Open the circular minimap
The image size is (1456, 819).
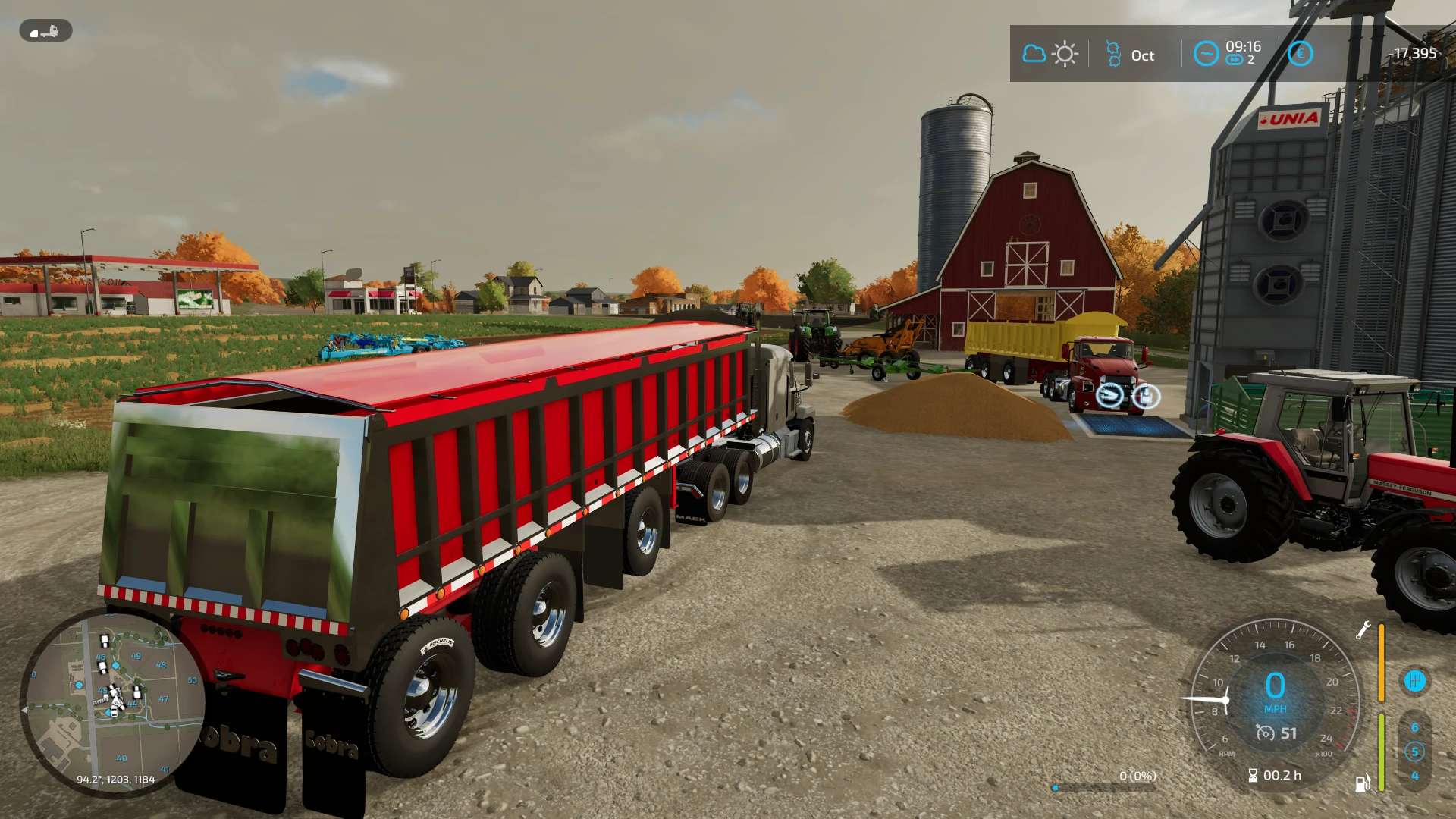(x=114, y=702)
